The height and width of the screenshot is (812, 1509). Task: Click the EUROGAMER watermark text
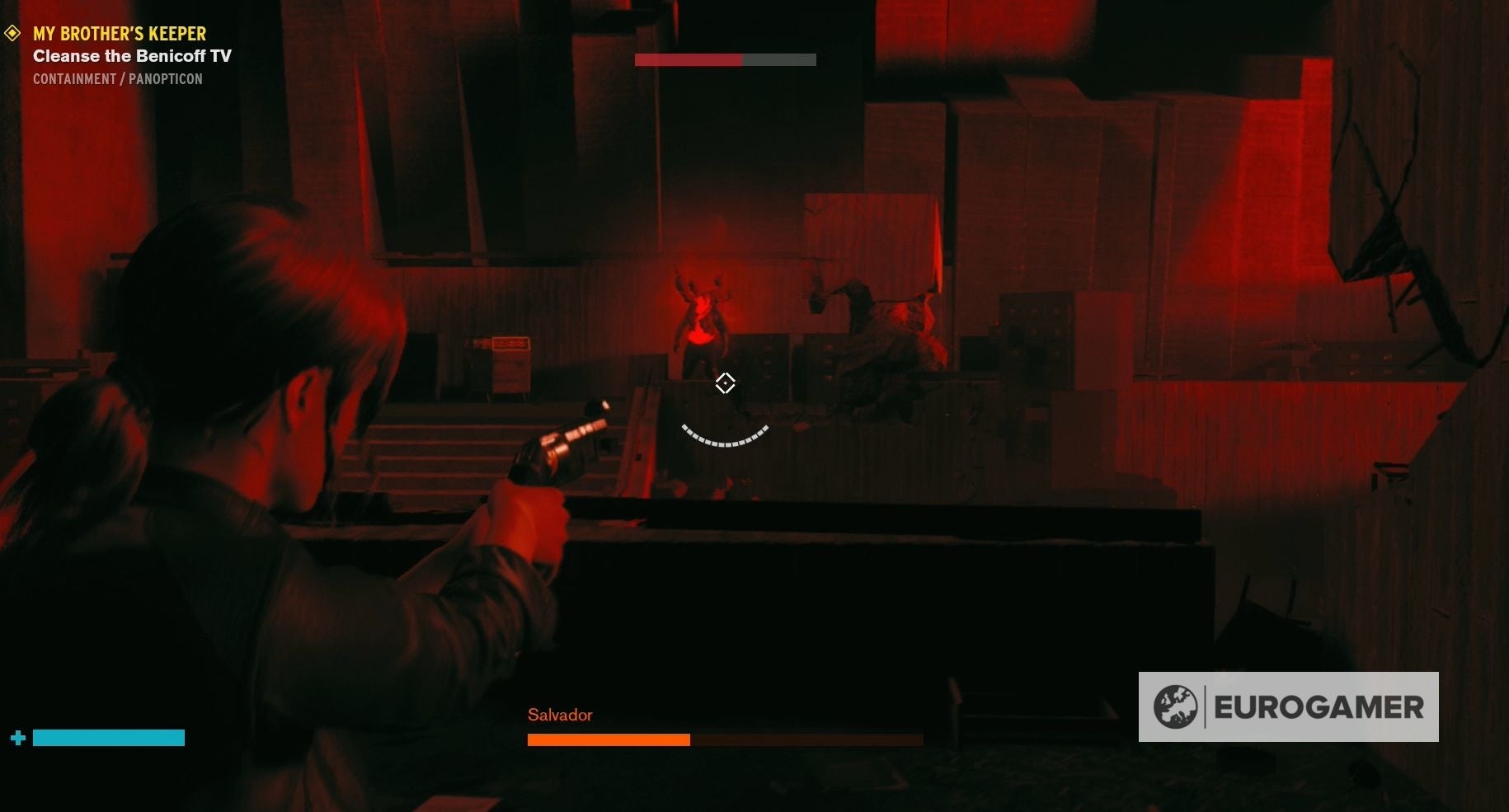(x=1319, y=706)
